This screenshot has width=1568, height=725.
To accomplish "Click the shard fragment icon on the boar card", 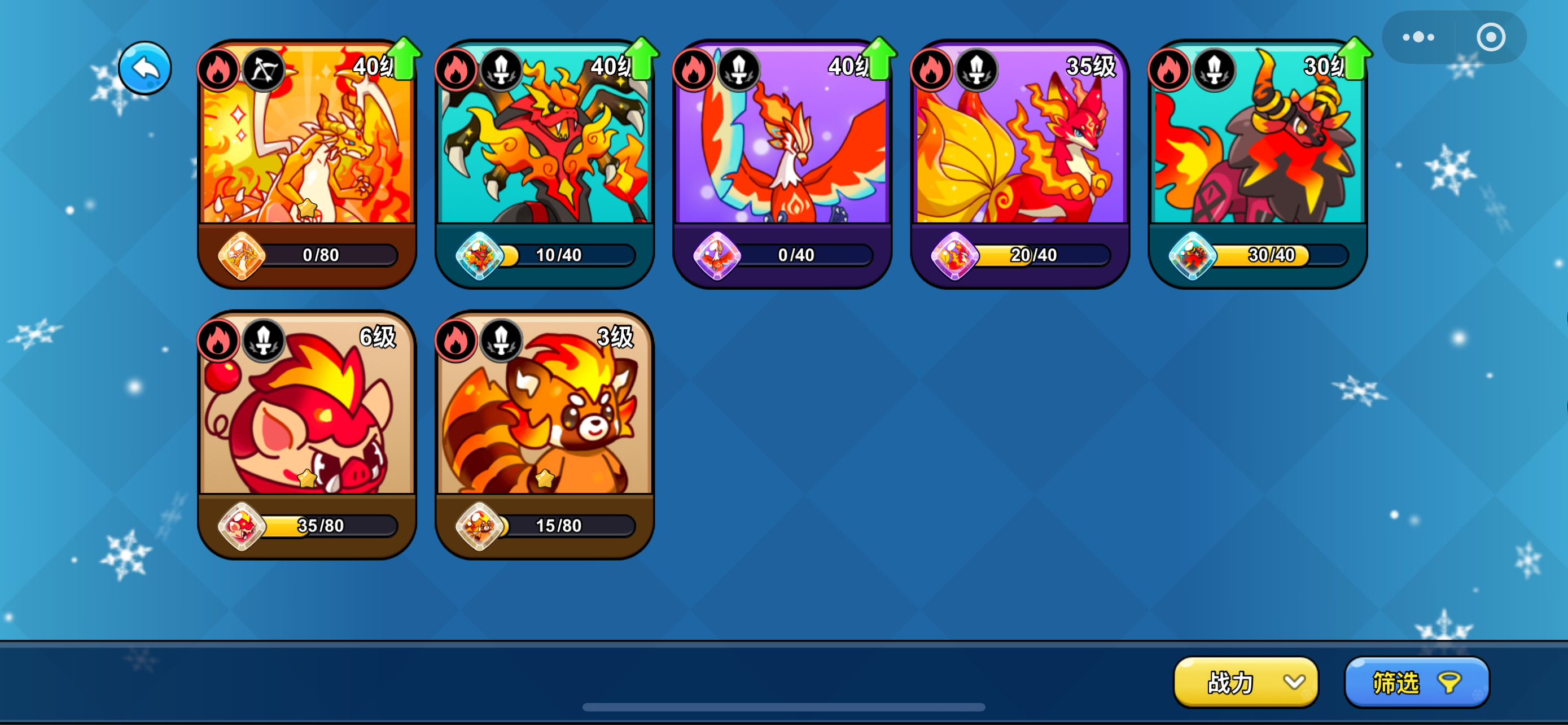I will tap(242, 525).
